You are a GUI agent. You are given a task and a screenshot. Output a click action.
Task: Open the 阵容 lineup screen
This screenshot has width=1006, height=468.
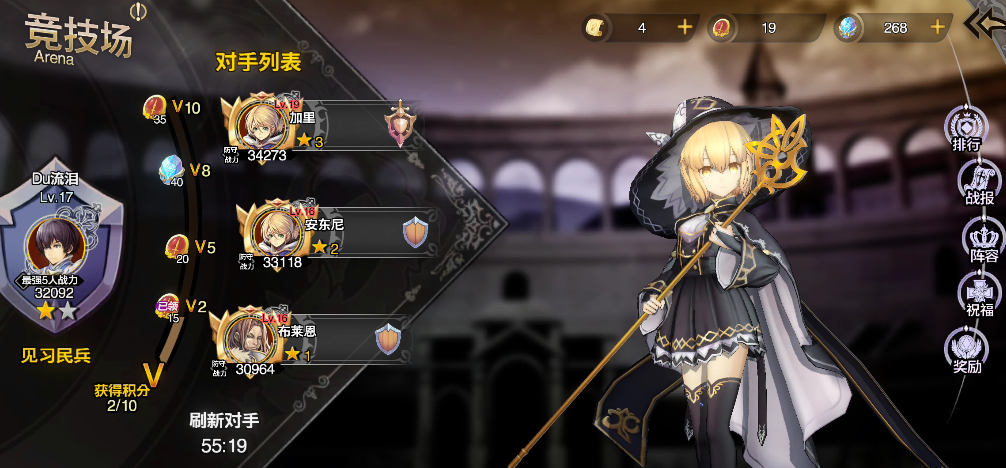pos(983,241)
